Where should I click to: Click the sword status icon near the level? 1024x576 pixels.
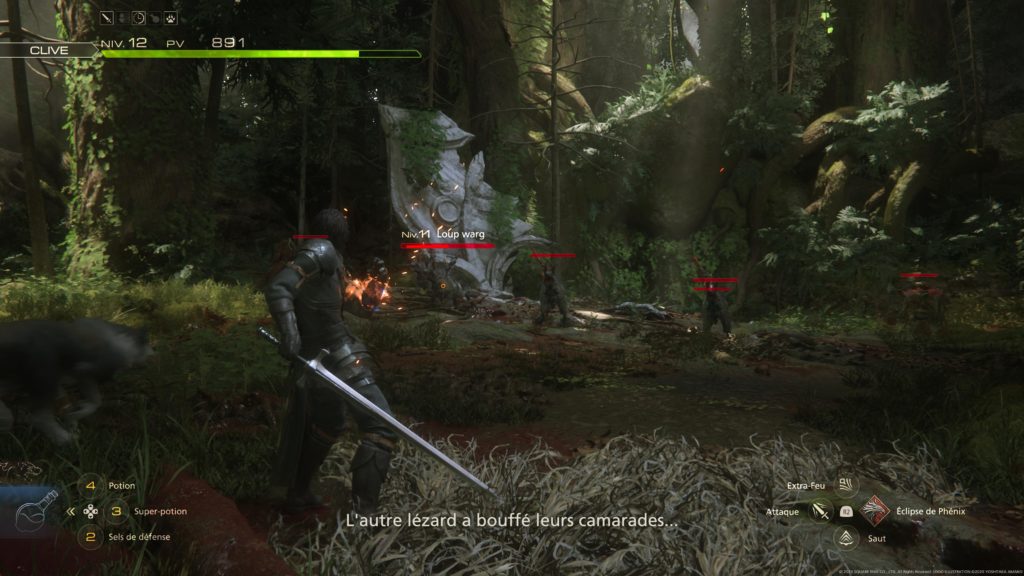coord(108,17)
